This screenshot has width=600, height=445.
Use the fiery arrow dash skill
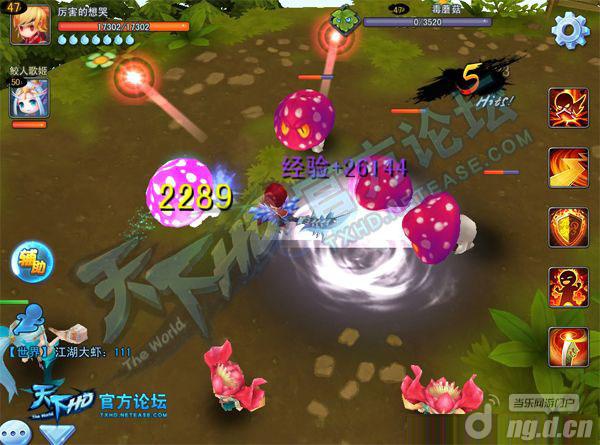tap(567, 167)
